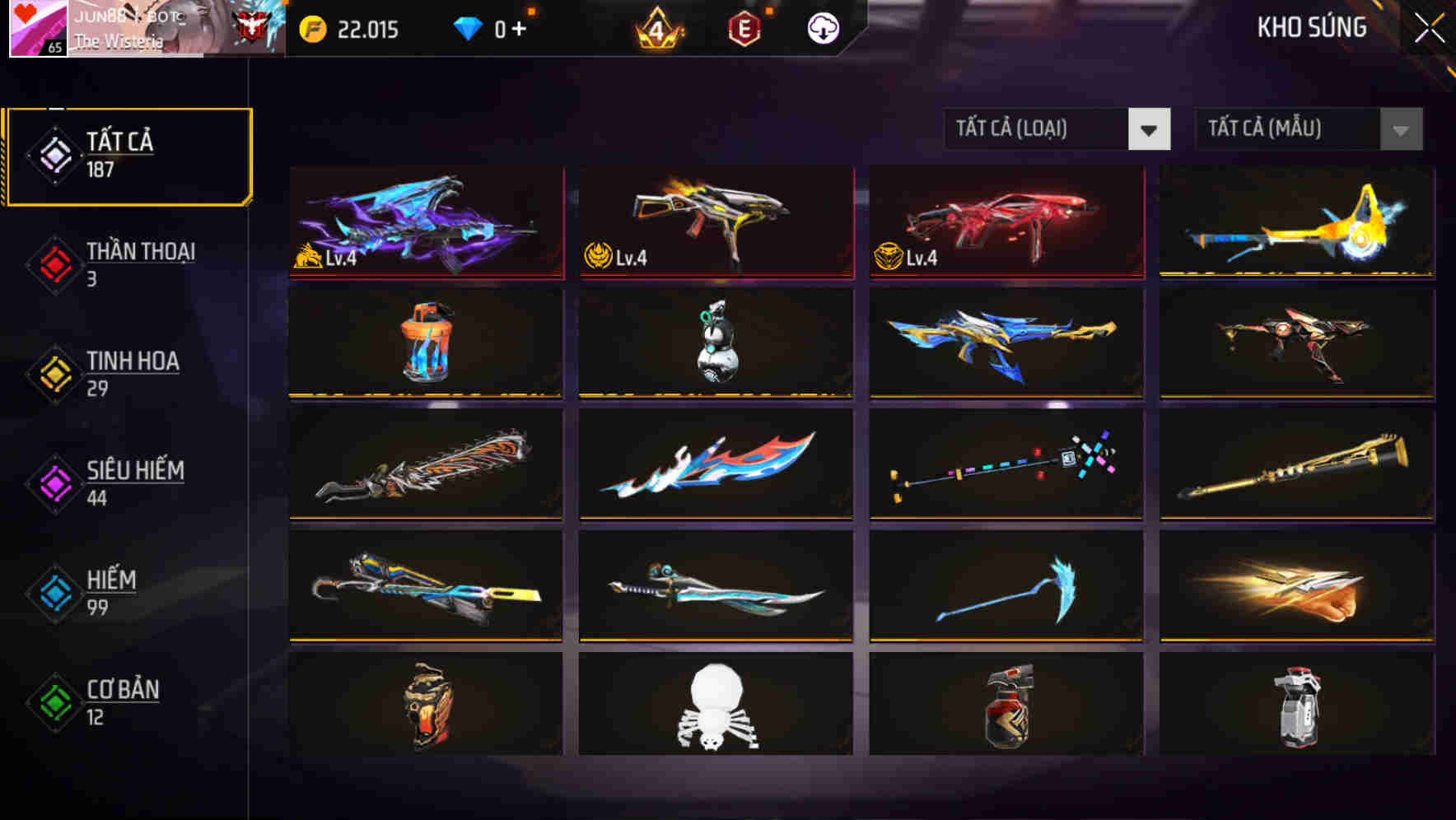The image size is (1456, 820).
Task: Open the E badge with notification dot
Action: click(744, 27)
